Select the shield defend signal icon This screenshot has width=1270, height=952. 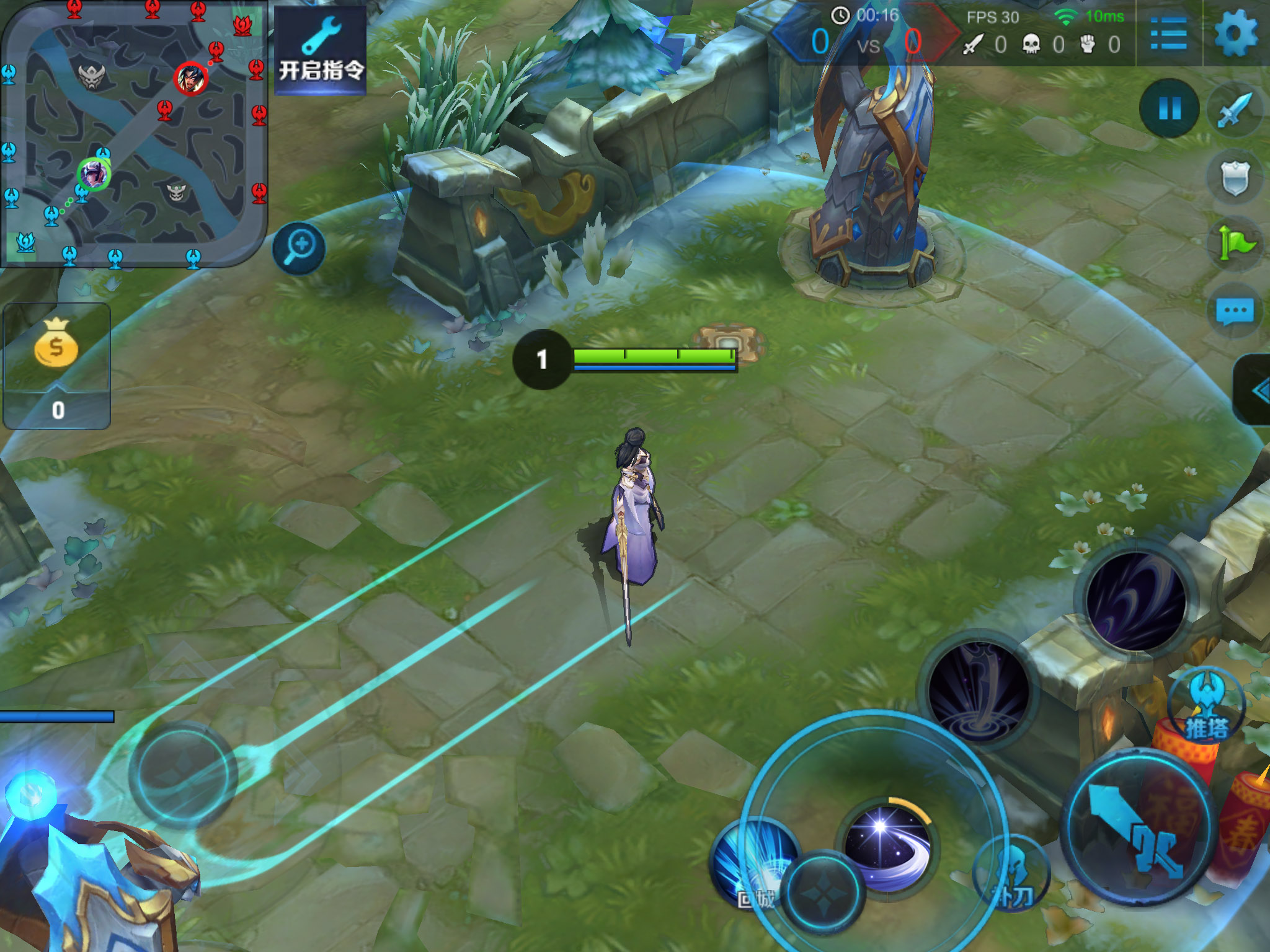coord(1235,178)
